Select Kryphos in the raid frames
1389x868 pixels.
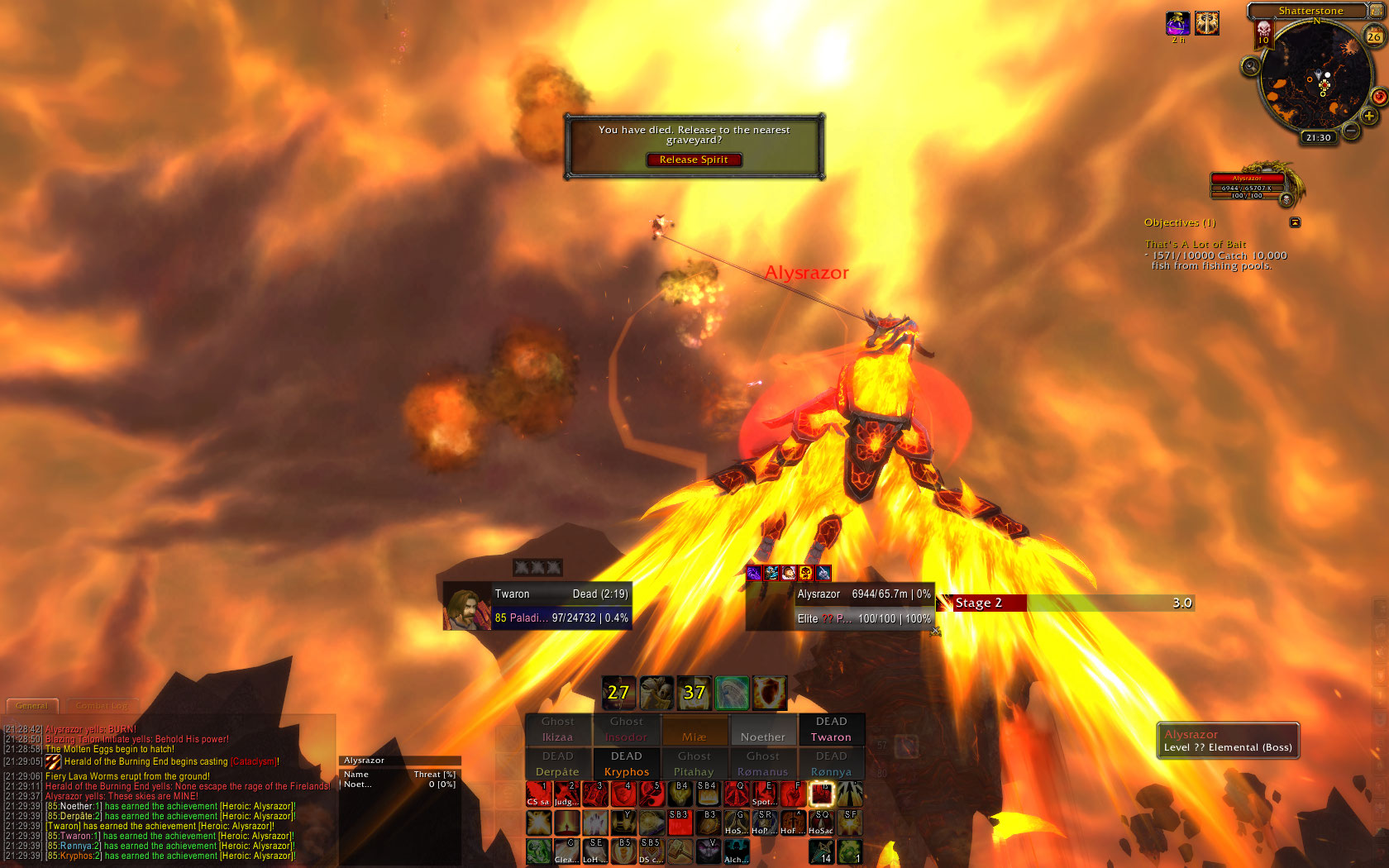click(x=627, y=765)
